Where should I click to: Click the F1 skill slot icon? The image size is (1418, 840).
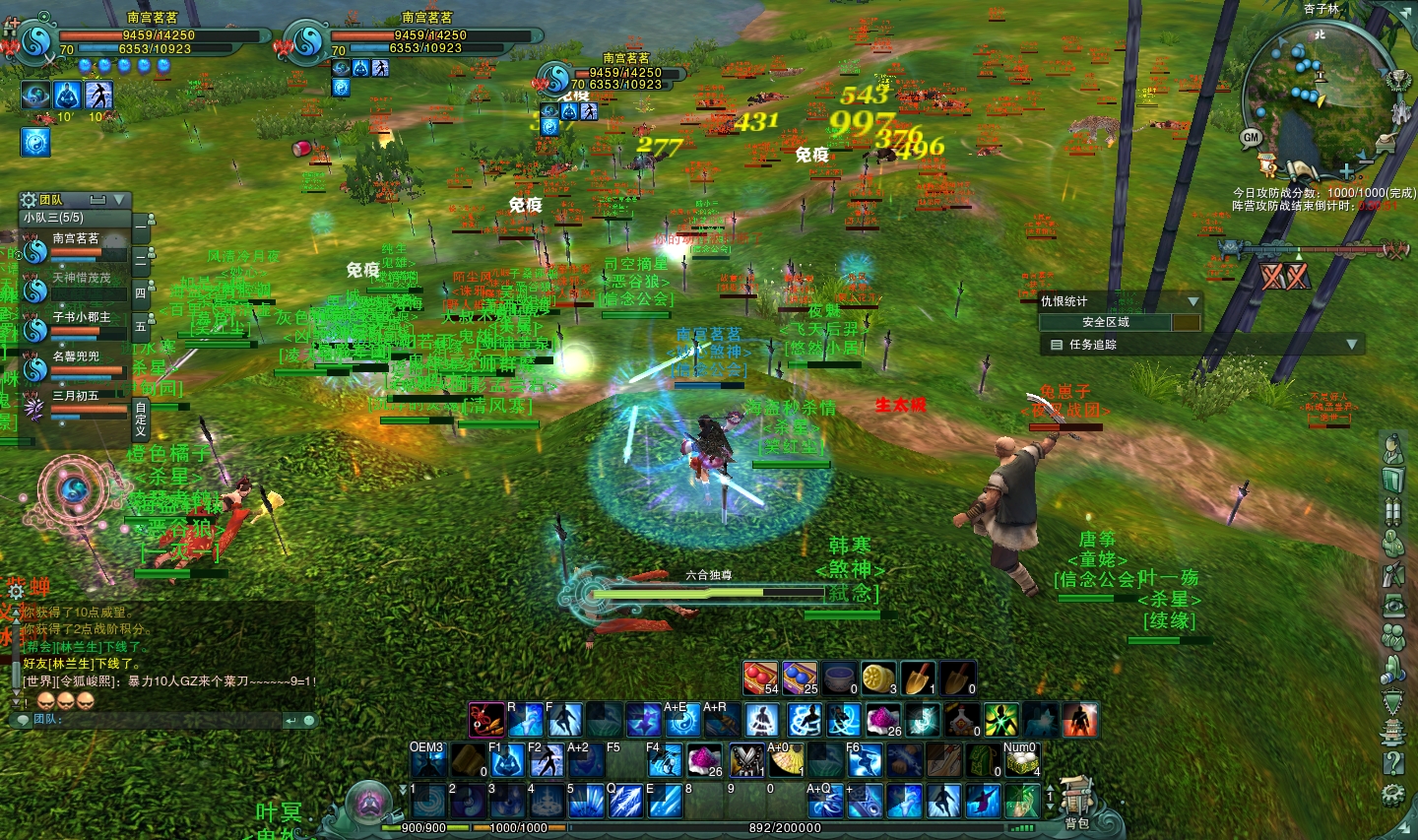tap(507, 760)
